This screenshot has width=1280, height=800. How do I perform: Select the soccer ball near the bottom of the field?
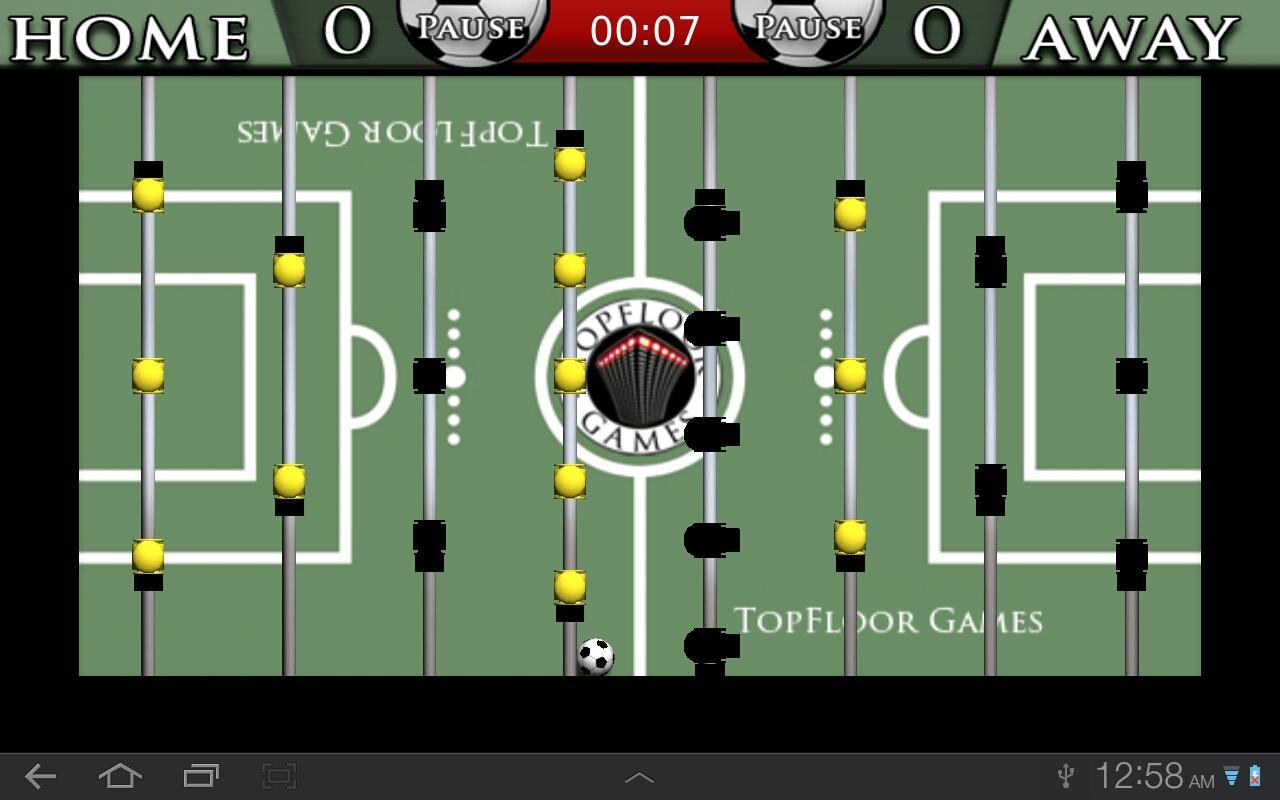click(x=594, y=653)
